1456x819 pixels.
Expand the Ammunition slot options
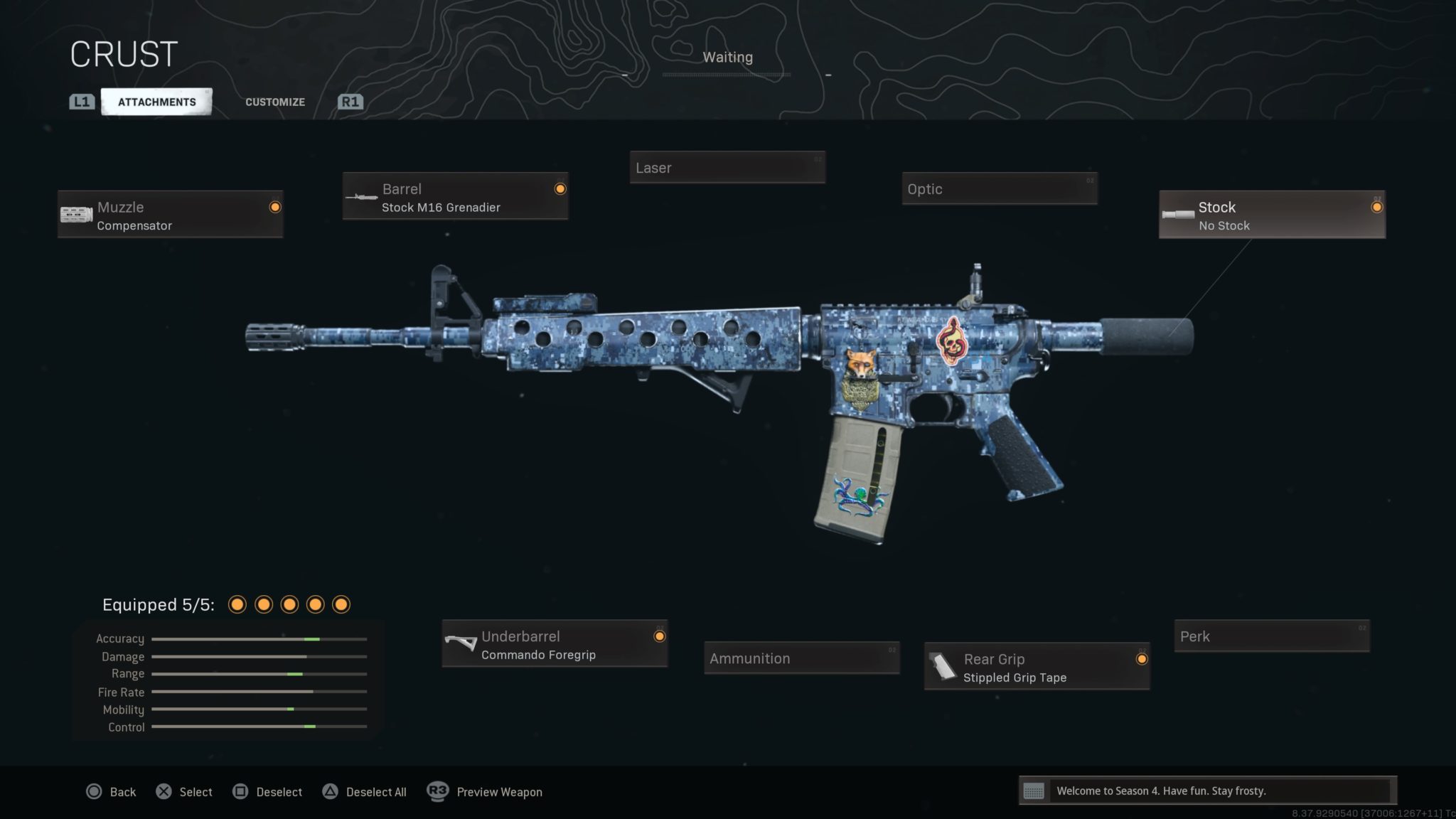pos(801,658)
